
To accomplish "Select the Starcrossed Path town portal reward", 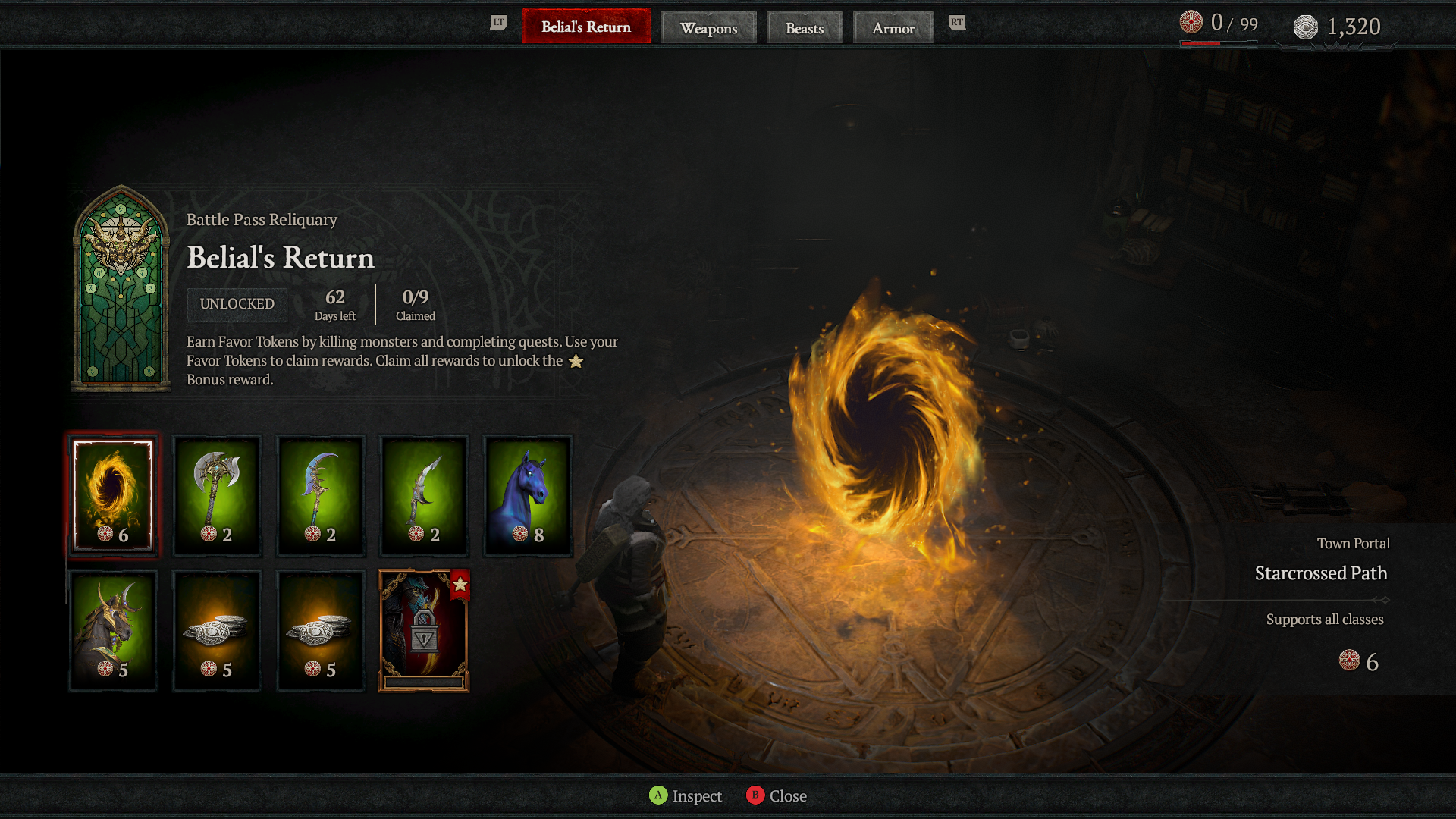I will pos(113,496).
